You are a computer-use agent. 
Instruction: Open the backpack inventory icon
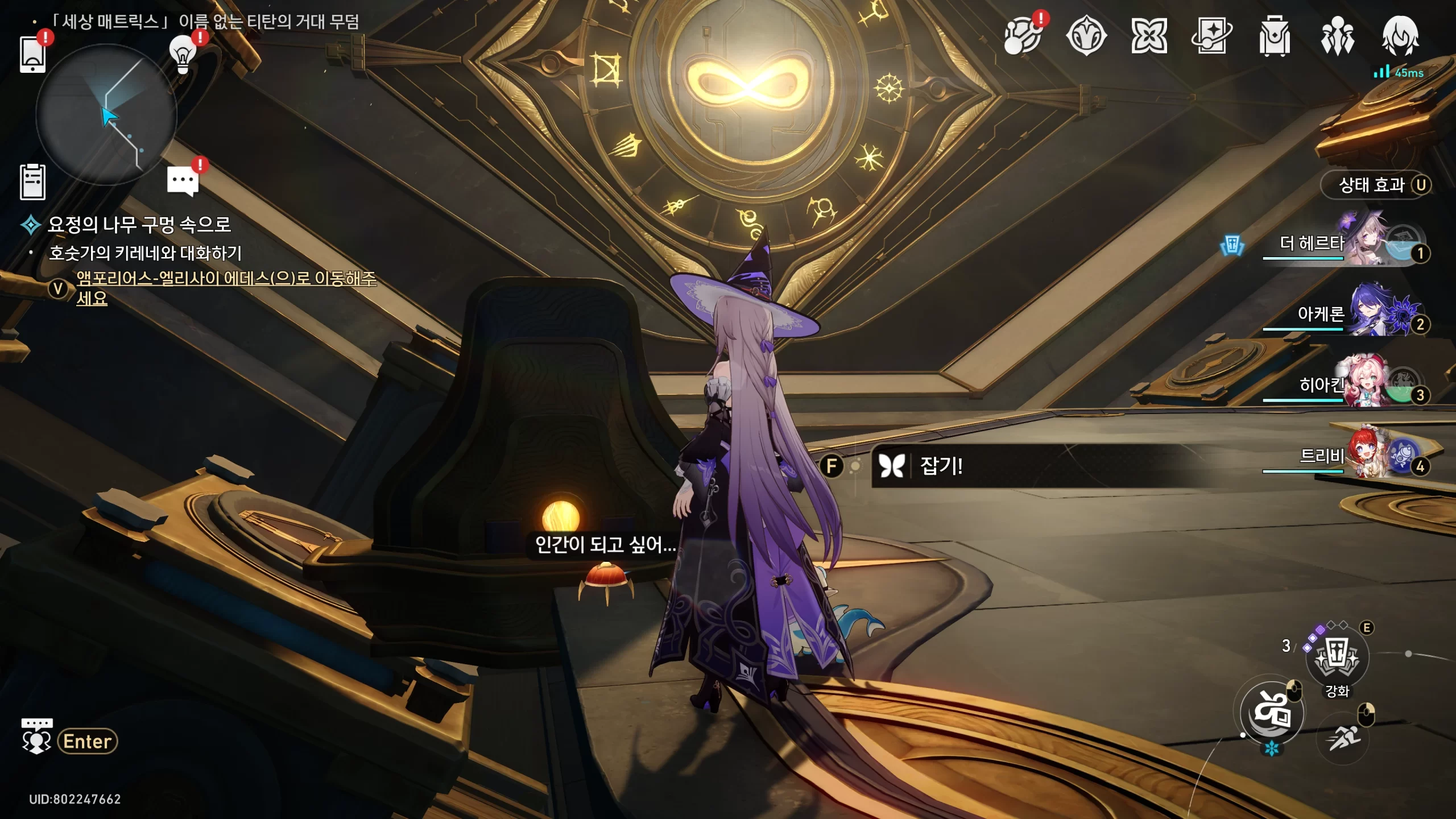click(x=1274, y=36)
